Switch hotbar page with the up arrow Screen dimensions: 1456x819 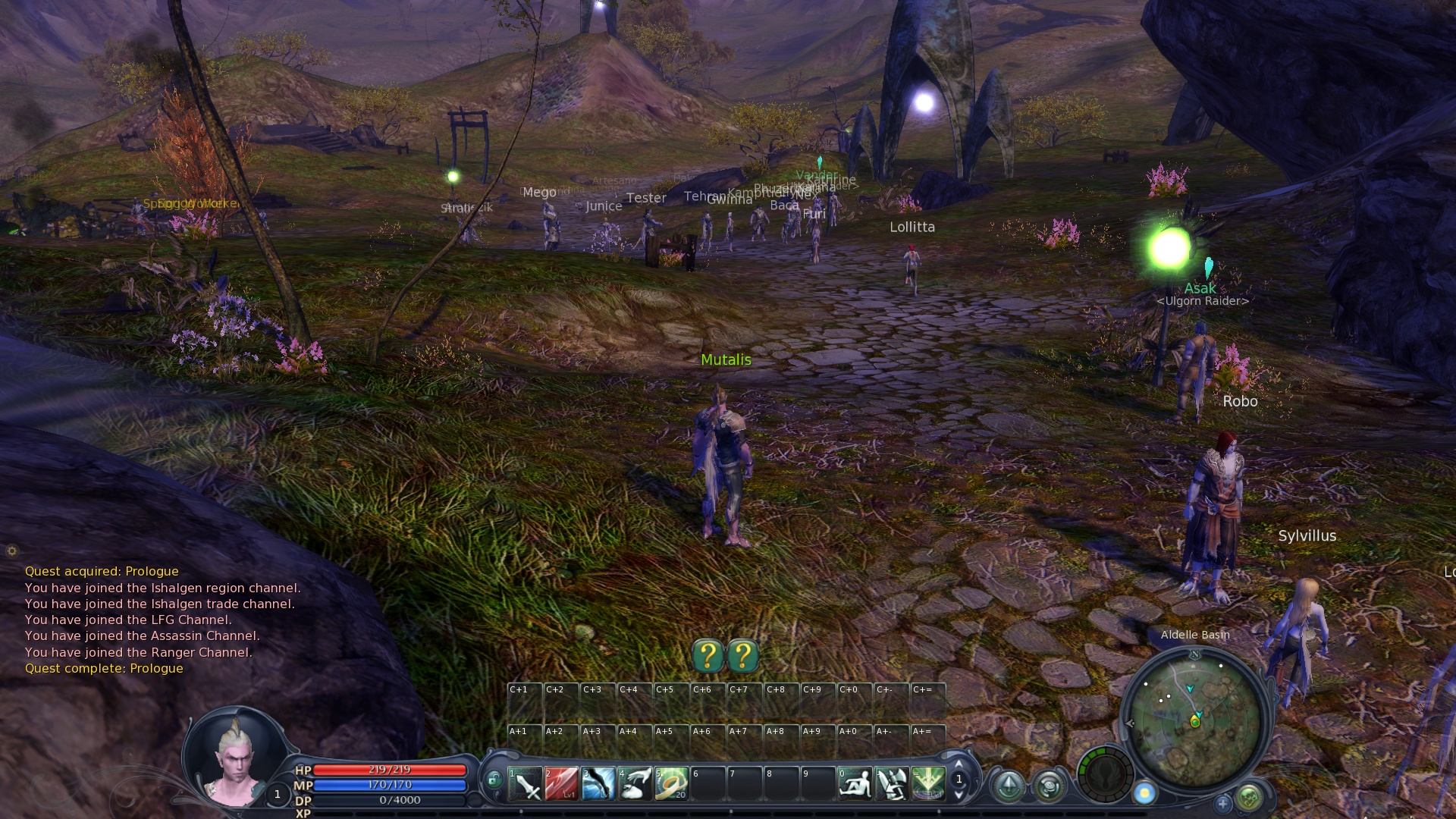(x=959, y=764)
